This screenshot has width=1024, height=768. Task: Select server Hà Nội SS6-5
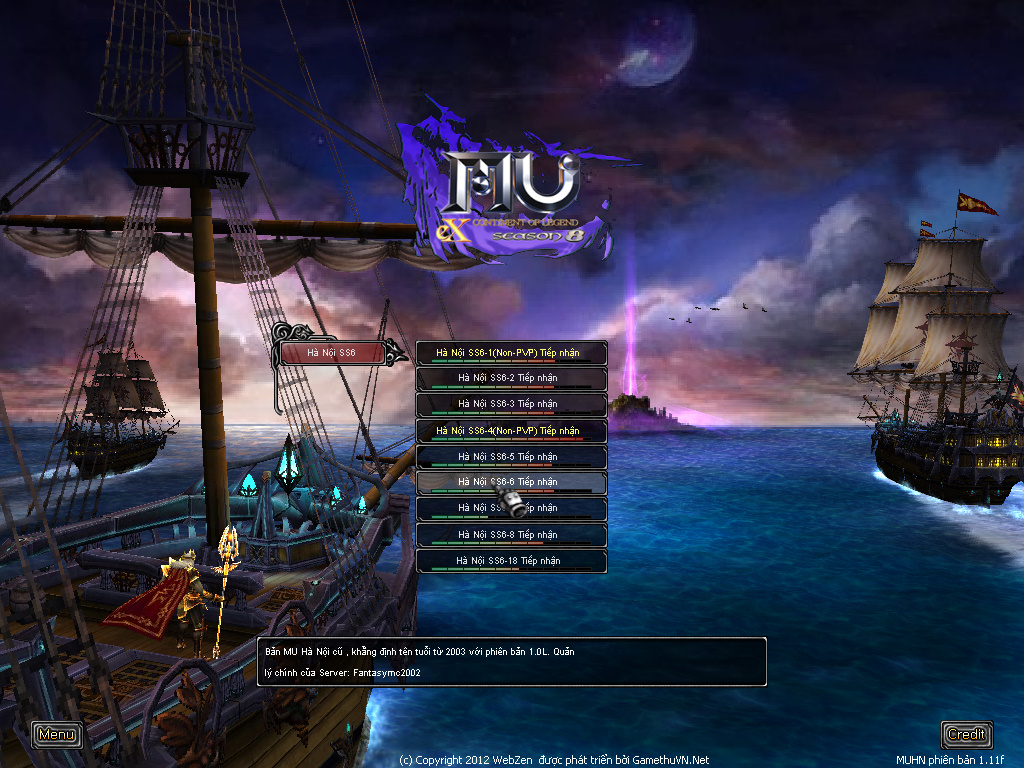click(x=511, y=457)
